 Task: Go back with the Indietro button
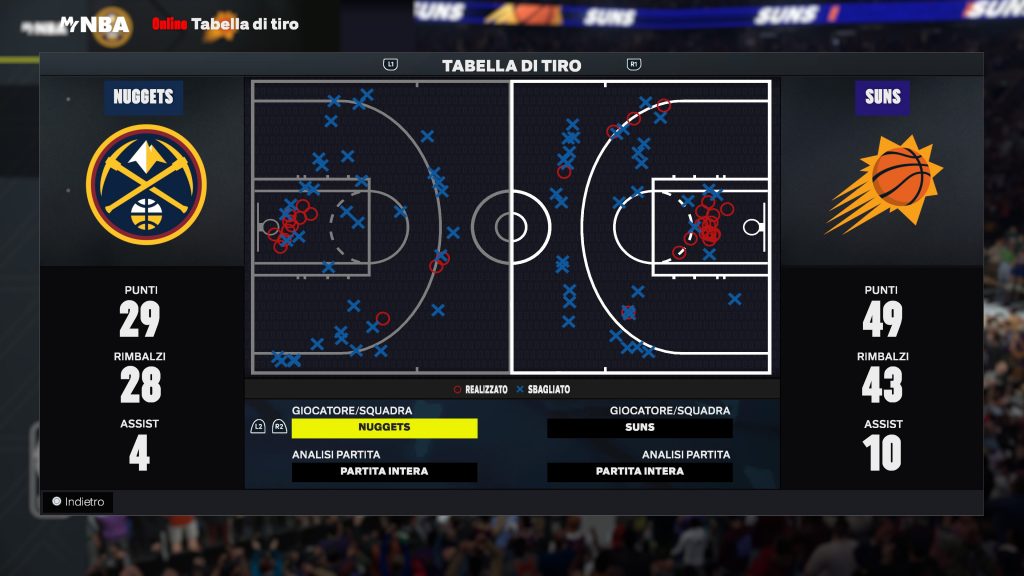(x=78, y=502)
